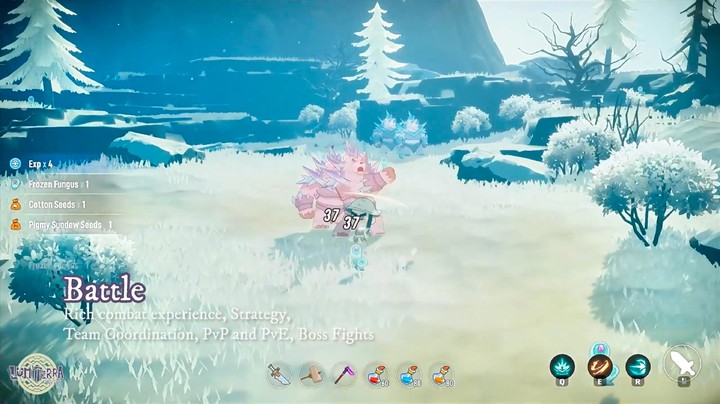Tap the large sword attack button

[684, 363]
